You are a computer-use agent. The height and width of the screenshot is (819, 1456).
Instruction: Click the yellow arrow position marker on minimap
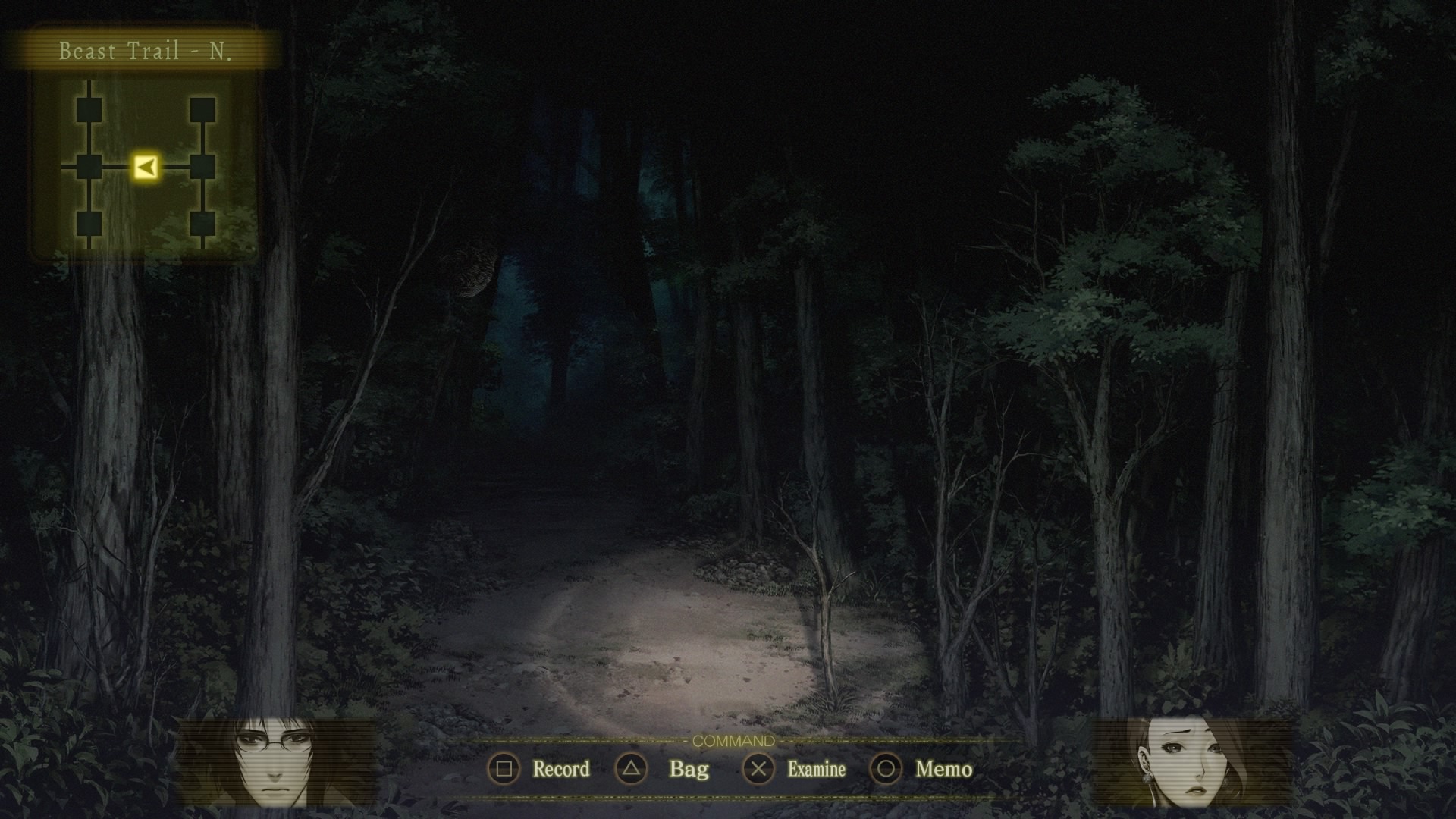146,166
